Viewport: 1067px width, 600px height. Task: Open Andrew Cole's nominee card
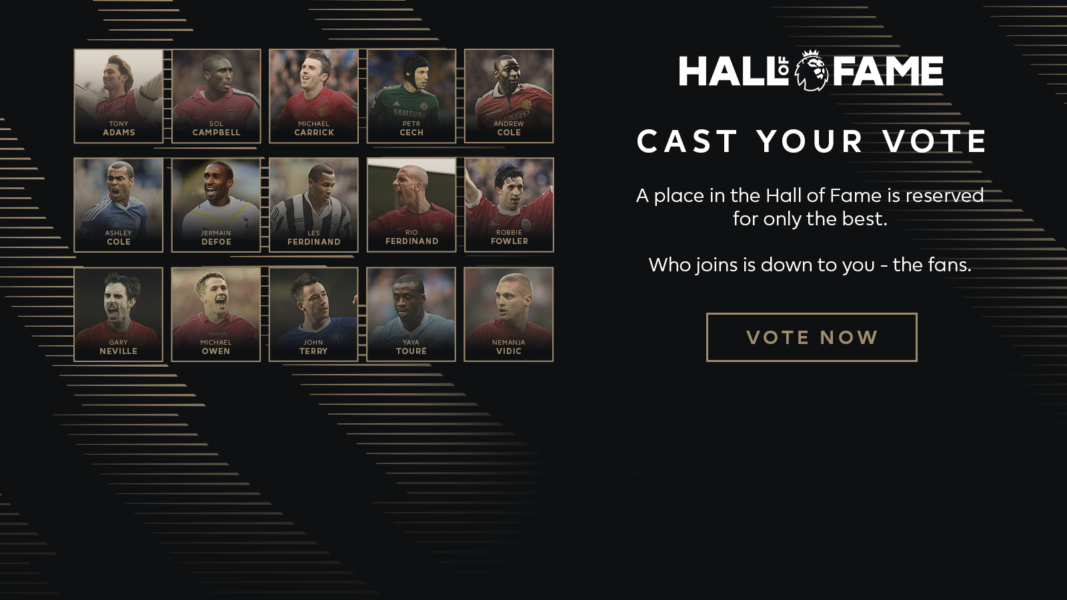point(509,96)
